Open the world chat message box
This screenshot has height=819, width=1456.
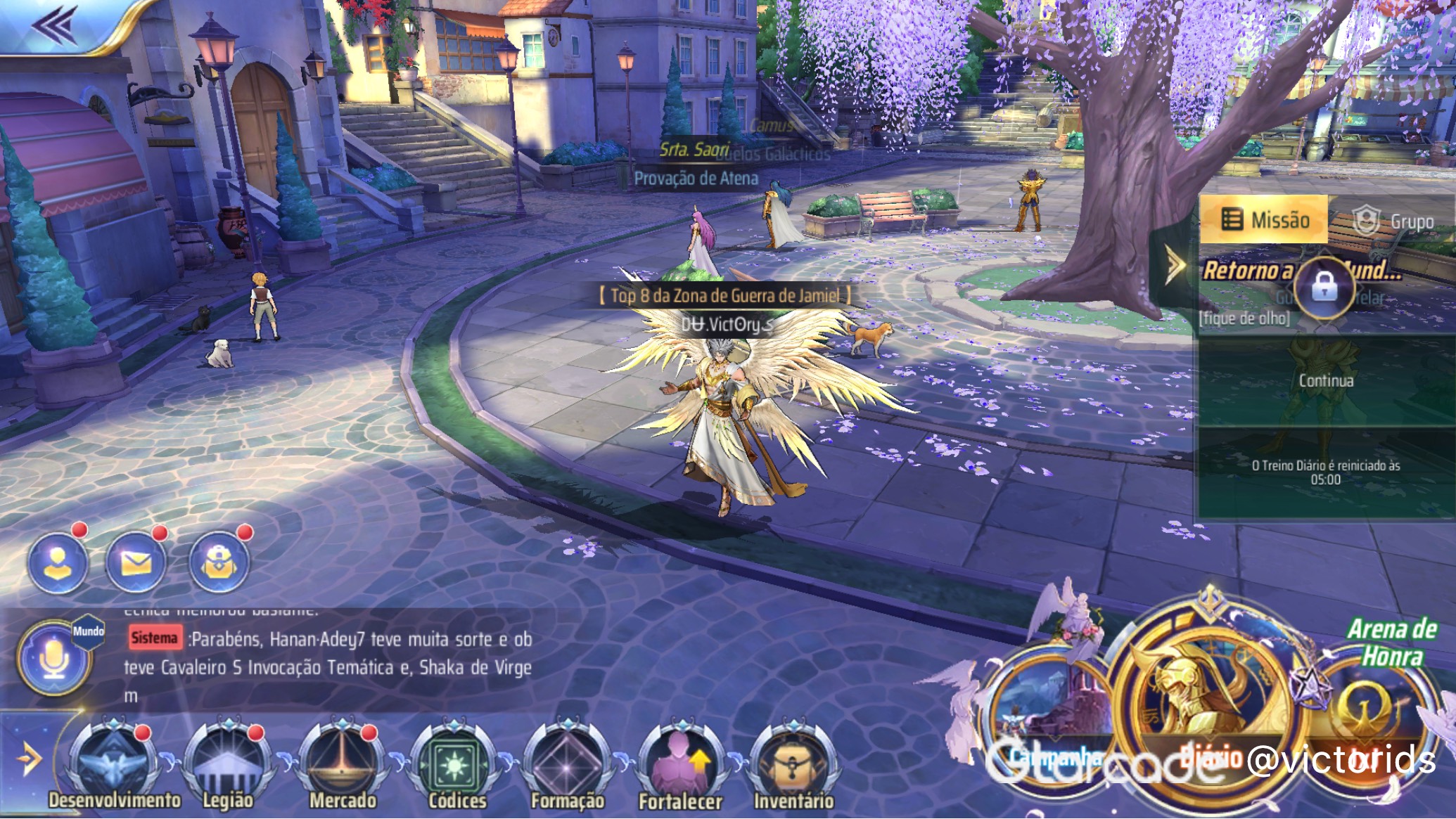coord(327,654)
